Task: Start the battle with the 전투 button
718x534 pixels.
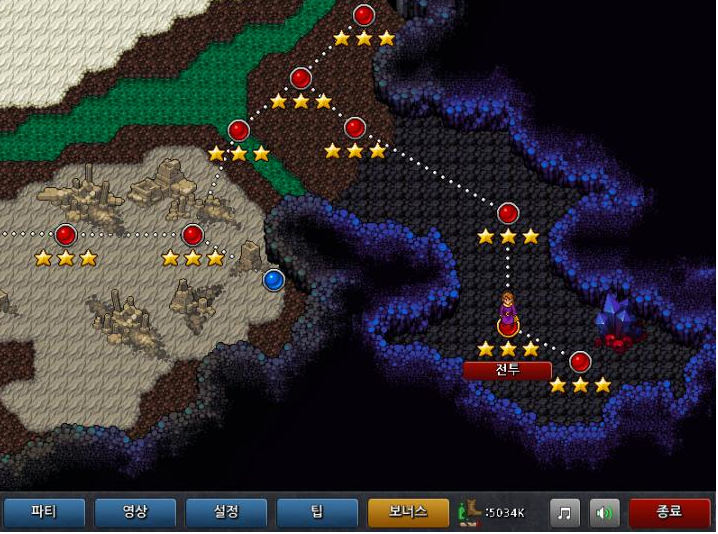Action: coord(507,370)
